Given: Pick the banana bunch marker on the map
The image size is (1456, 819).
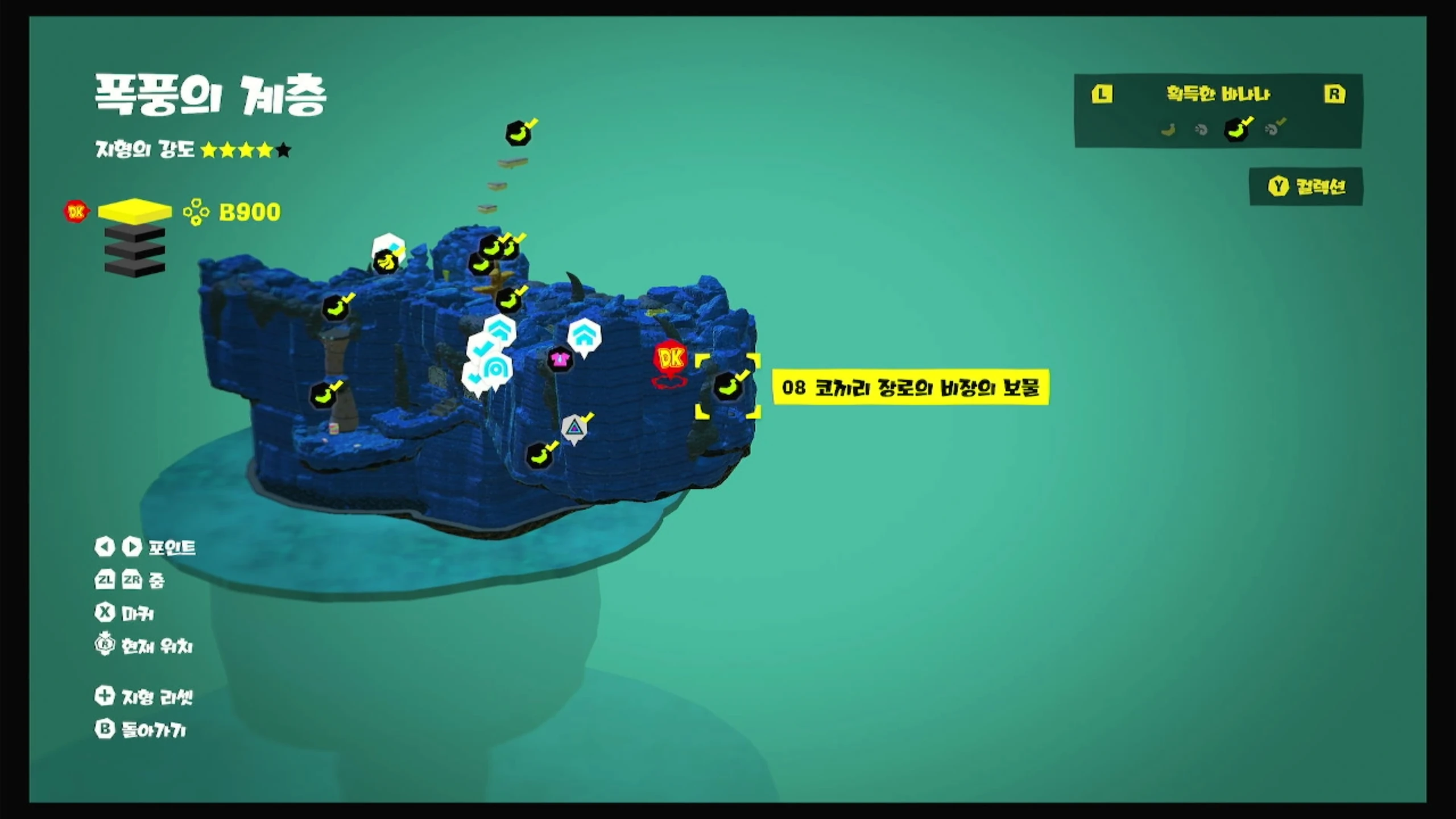Looking at the screenshot, I should click(386, 262).
